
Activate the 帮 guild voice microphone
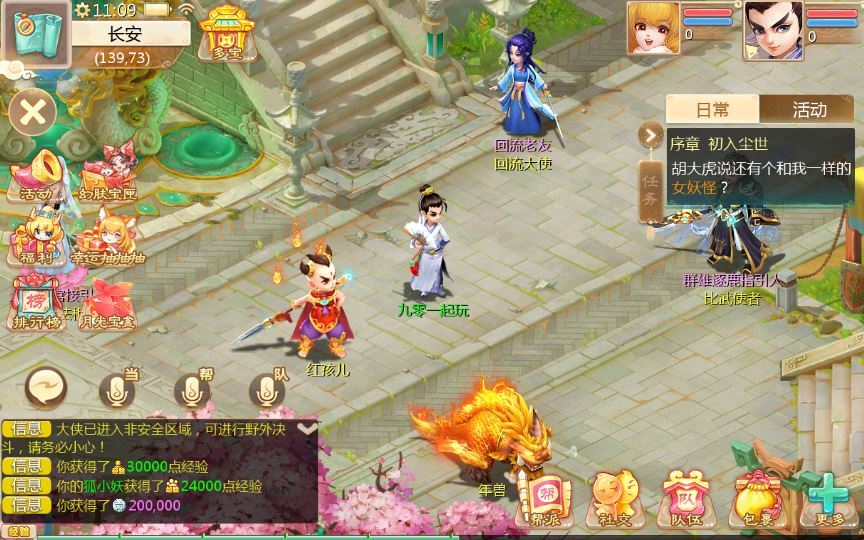point(192,390)
